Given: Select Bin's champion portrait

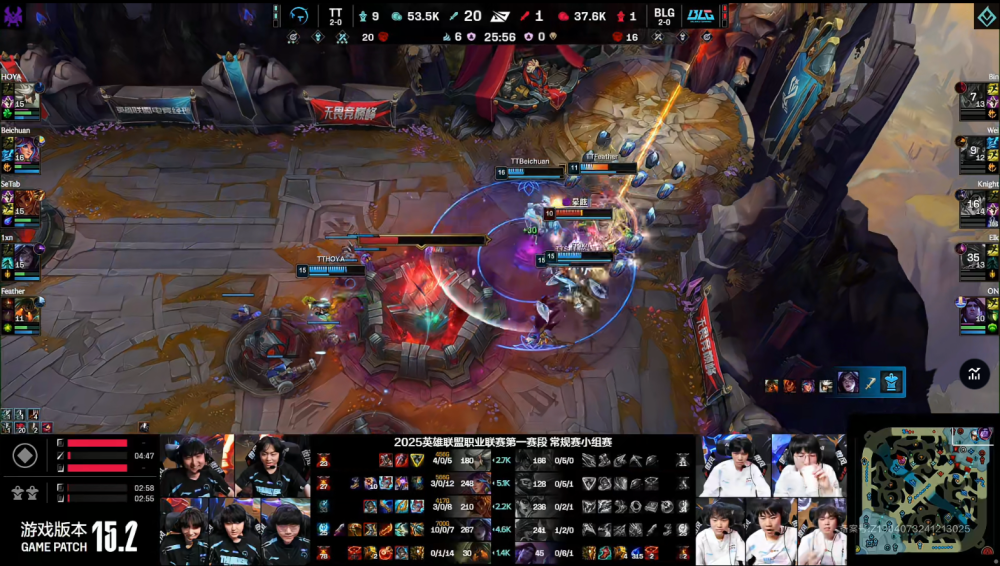Looking at the screenshot, I should [973, 96].
